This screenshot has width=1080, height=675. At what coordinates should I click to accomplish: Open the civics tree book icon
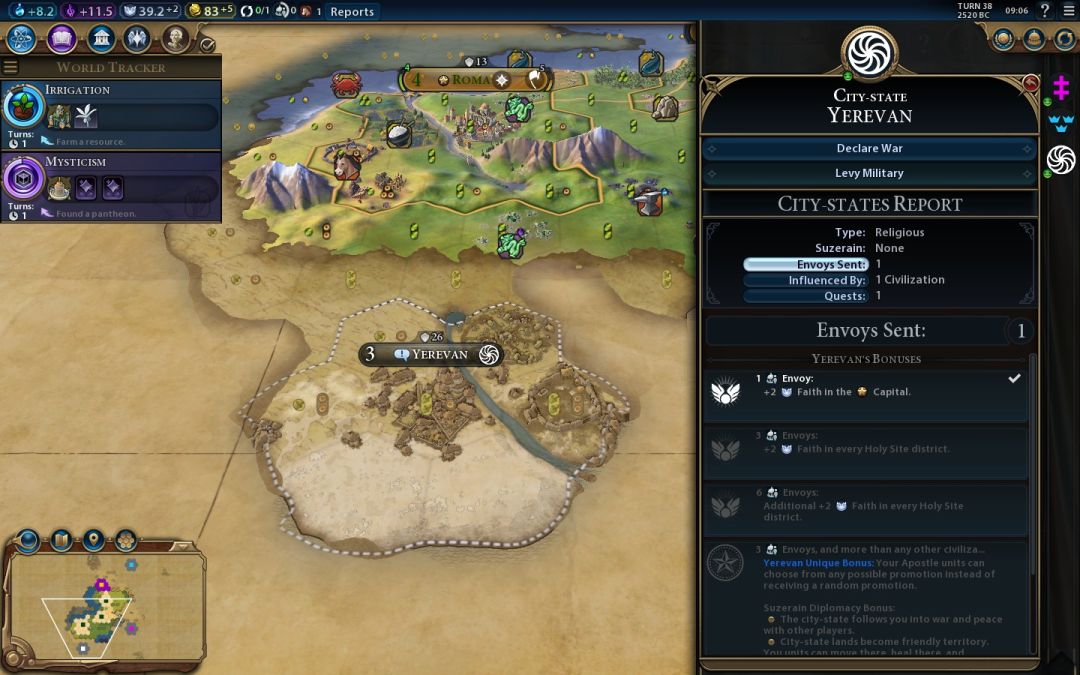coord(62,39)
